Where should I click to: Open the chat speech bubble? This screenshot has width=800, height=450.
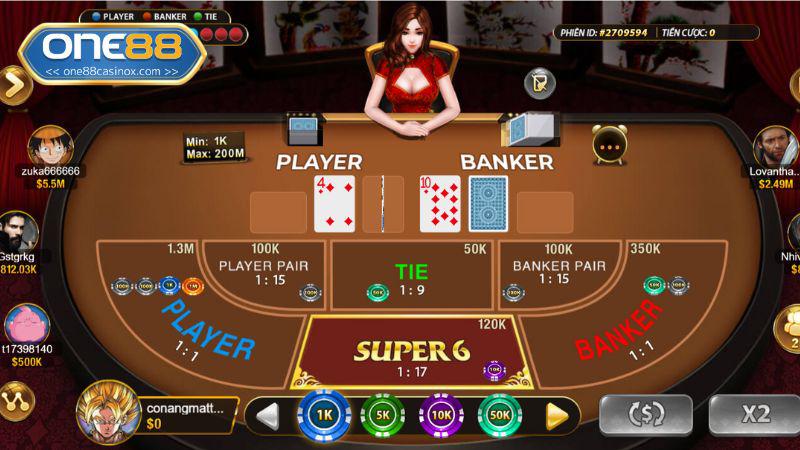[609, 145]
